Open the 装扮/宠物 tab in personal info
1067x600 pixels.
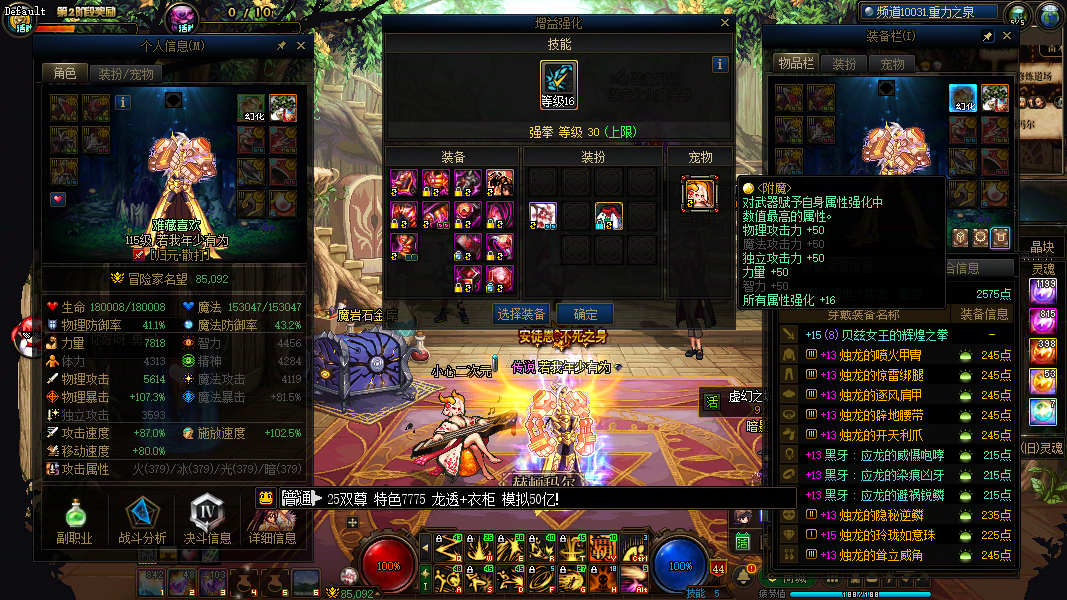[x=127, y=73]
